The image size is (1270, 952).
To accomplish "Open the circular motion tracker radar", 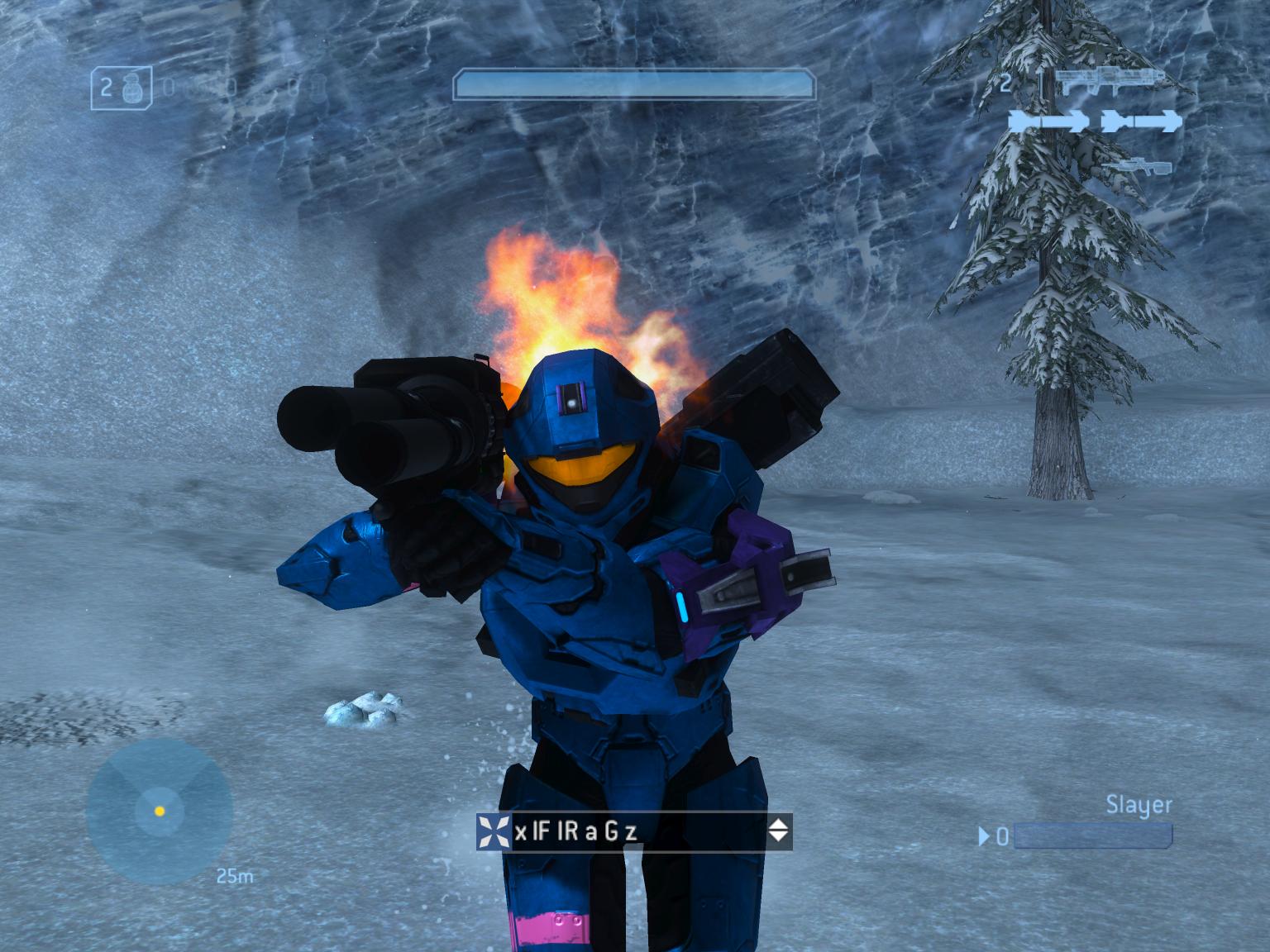I will [x=159, y=811].
